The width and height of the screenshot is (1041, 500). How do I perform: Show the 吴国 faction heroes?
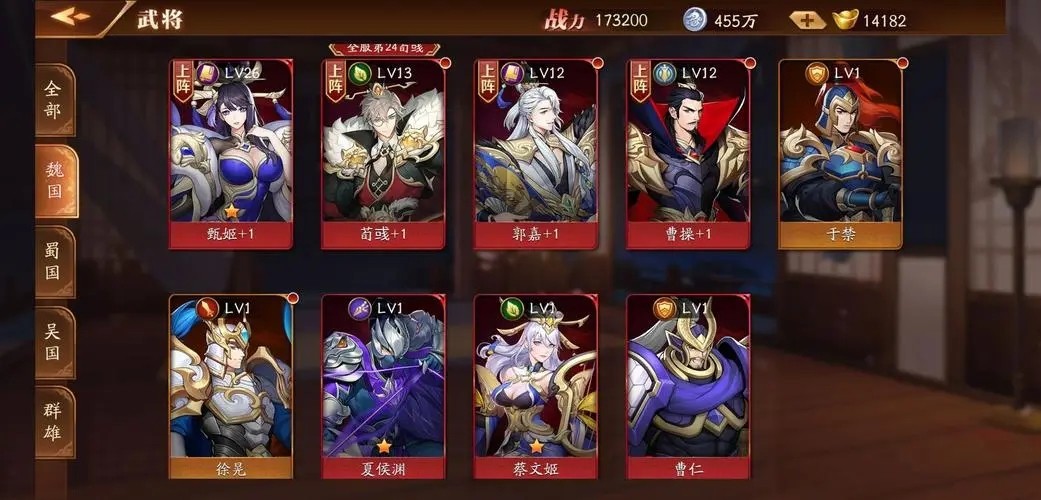coord(55,341)
